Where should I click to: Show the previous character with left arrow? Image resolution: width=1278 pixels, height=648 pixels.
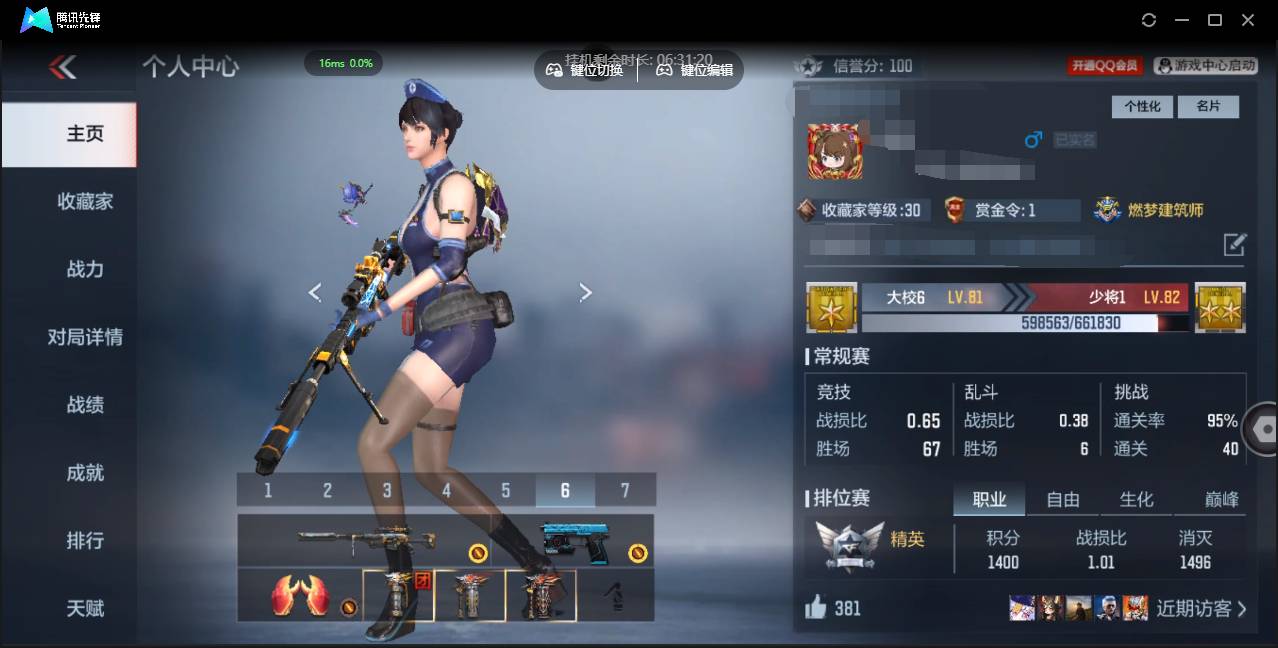pyautogui.click(x=315, y=292)
